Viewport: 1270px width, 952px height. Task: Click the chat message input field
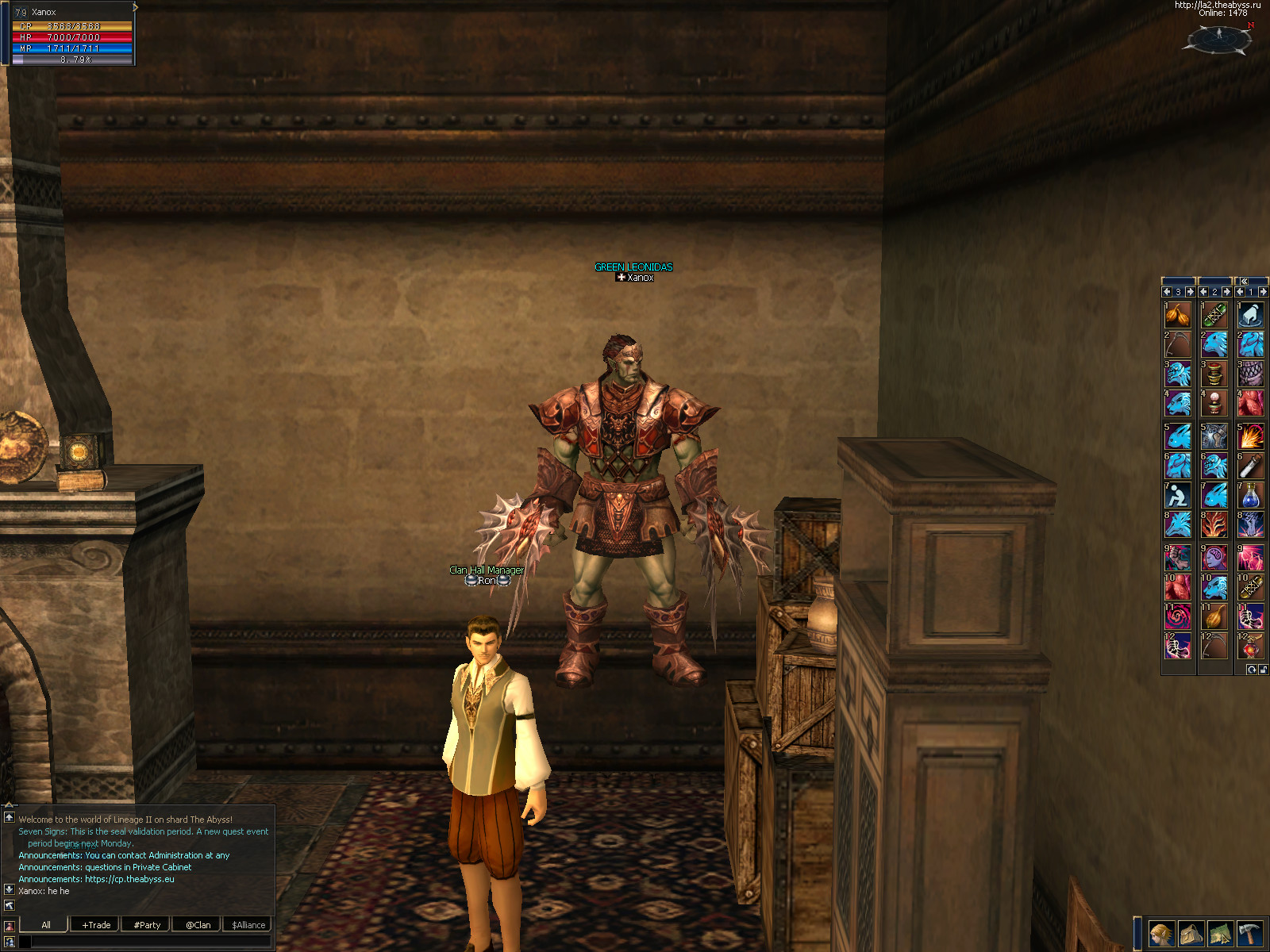pos(151,942)
